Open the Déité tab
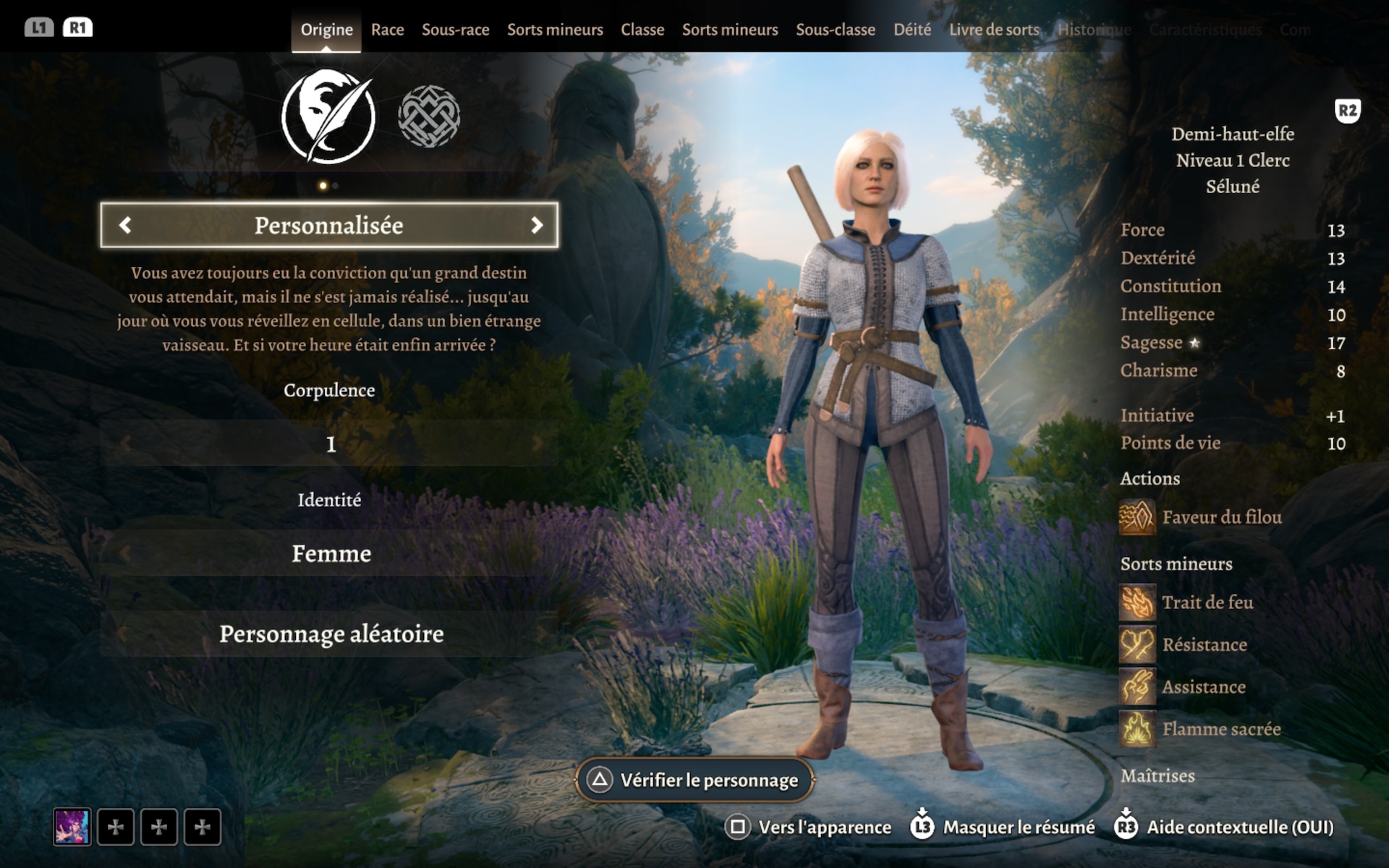 coord(912,30)
